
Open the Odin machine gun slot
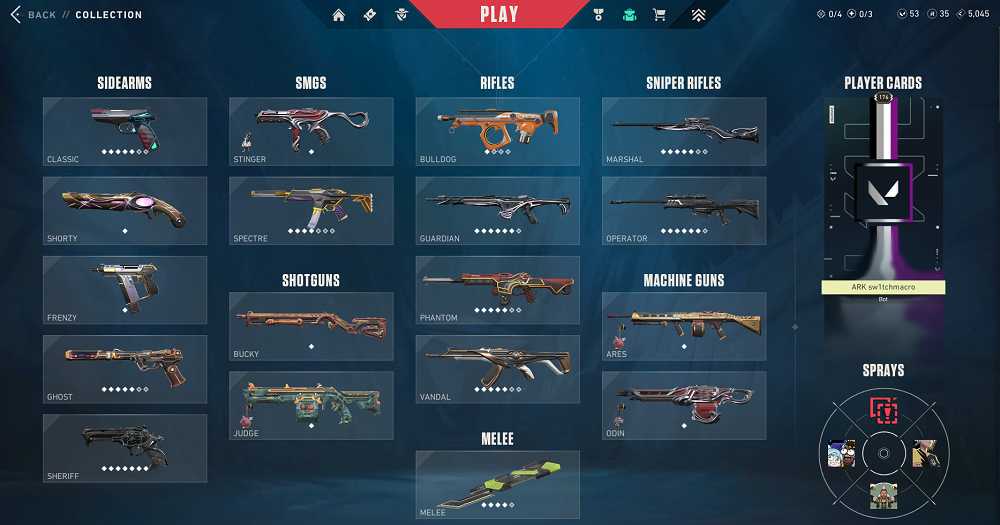click(x=684, y=405)
